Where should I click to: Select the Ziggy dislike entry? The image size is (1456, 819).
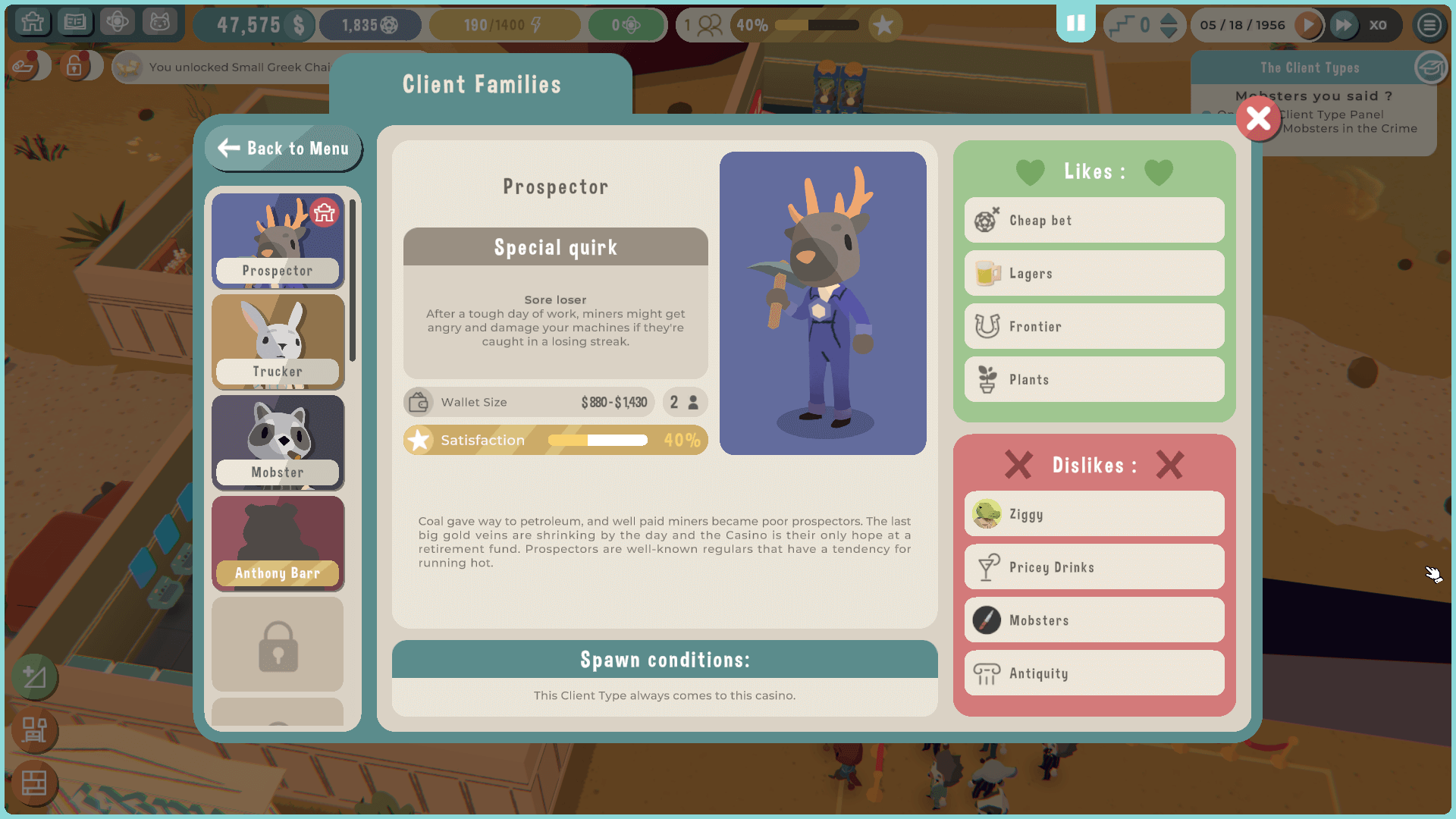click(x=1094, y=514)
